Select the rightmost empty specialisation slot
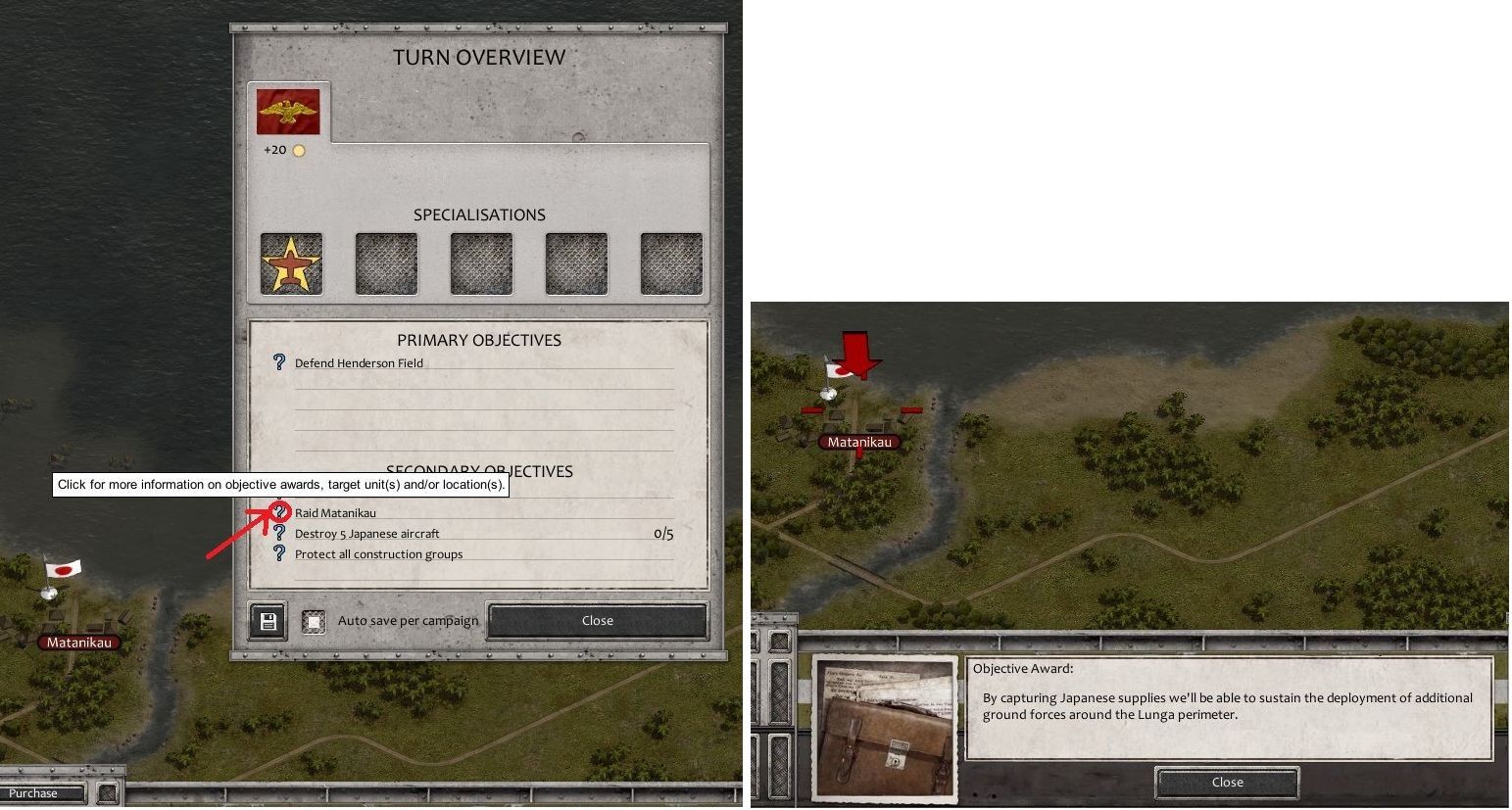 (670, 262)
